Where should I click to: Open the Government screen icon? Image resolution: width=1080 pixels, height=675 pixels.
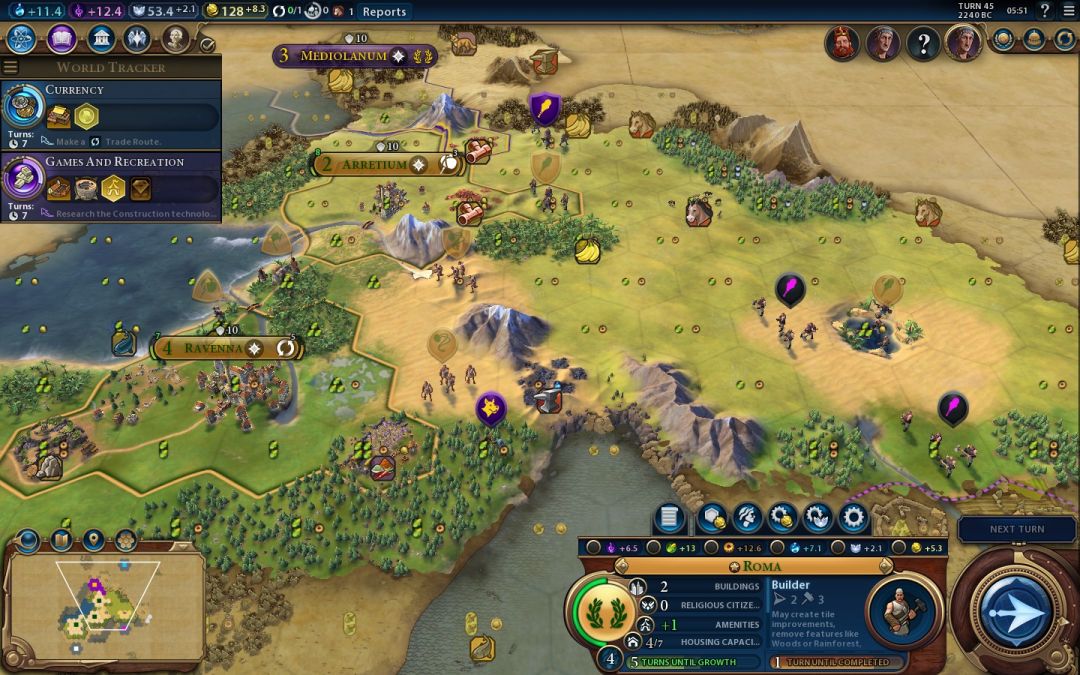(x=100, y=40)
